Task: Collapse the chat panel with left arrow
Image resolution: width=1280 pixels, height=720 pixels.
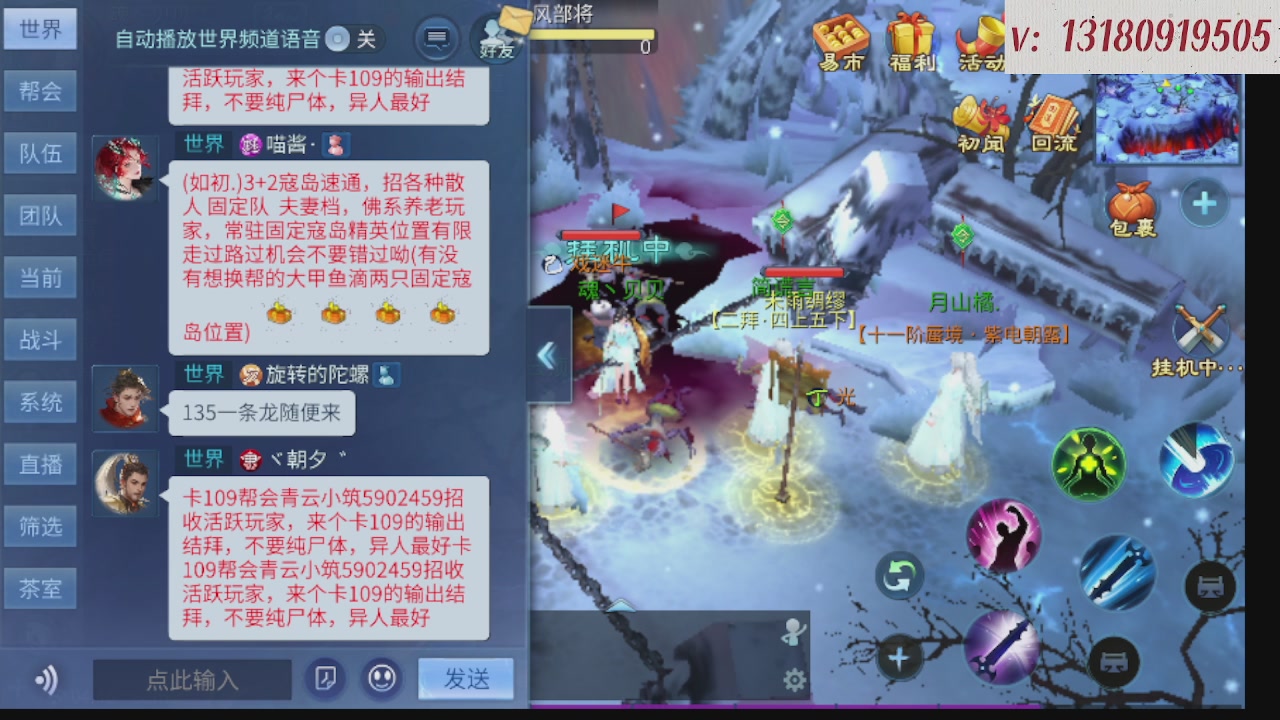Action: click(546, 355)
